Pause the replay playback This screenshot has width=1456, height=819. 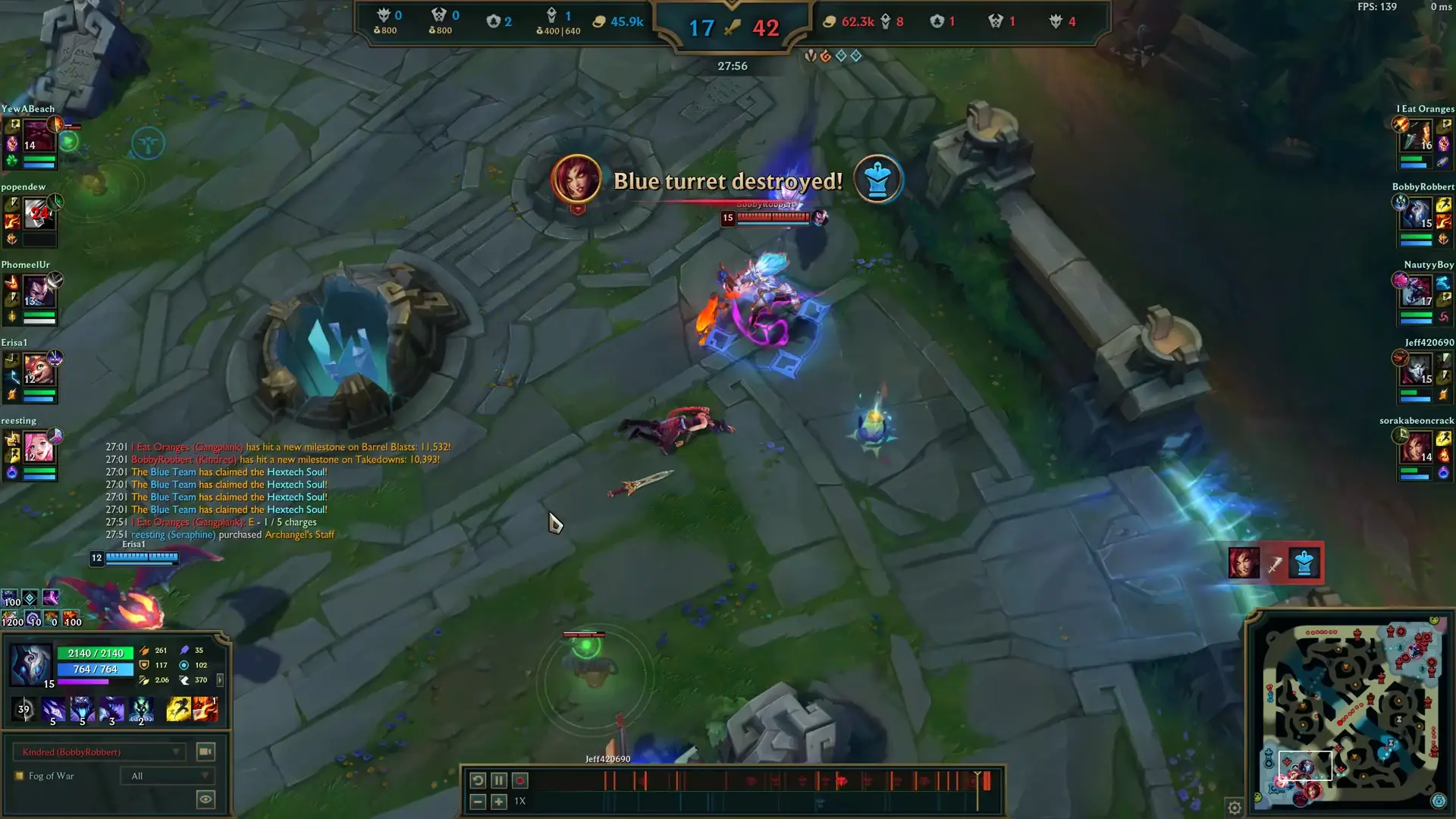tap(498, 780)
